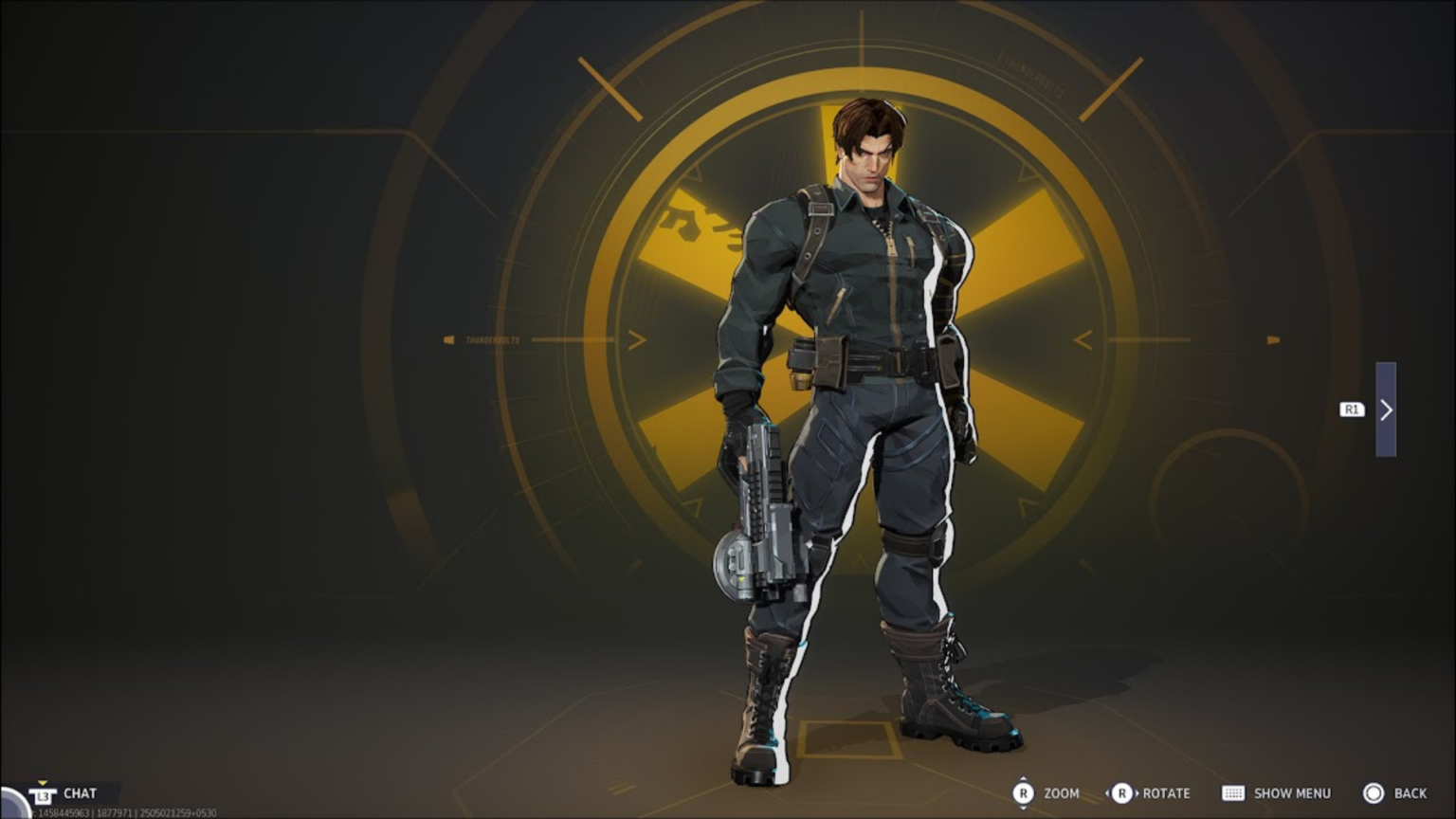Expand the chat panel via CHAT label

tap(80, 793)
